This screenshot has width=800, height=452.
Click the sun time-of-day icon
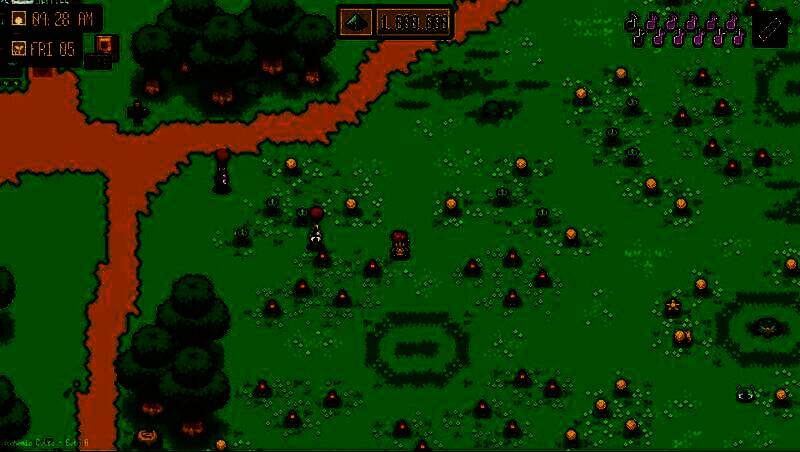click(18, 19)
